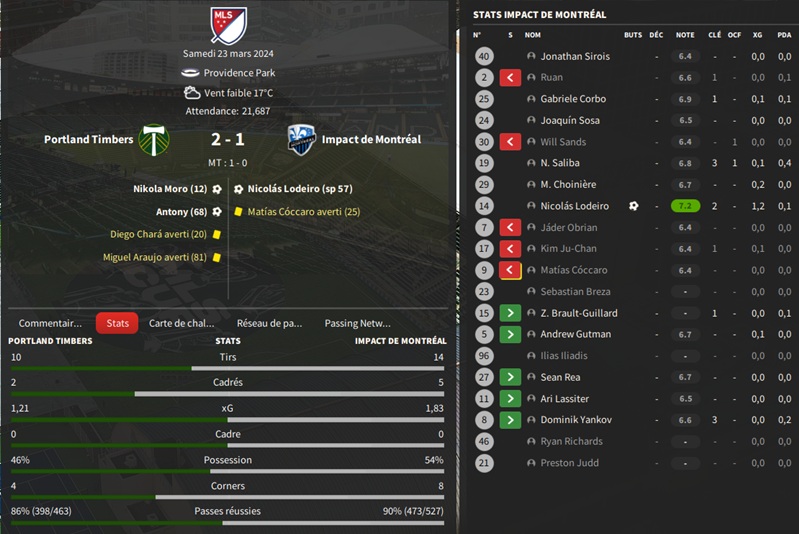Select Jonathan Sirois in the player list
The image size is (799, 534).
pos(575,56)
